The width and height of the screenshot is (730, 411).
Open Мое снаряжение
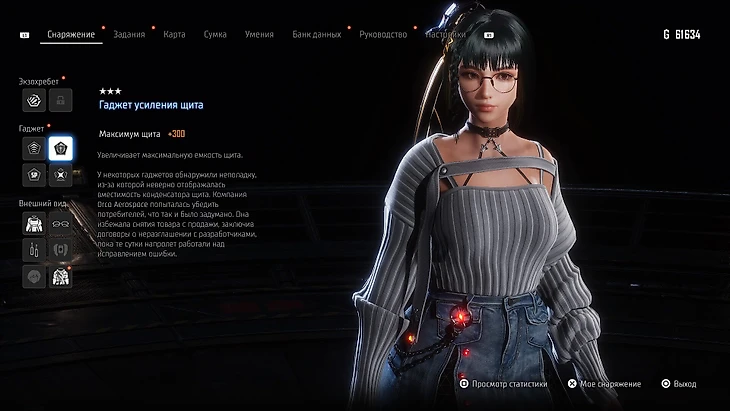602,383
